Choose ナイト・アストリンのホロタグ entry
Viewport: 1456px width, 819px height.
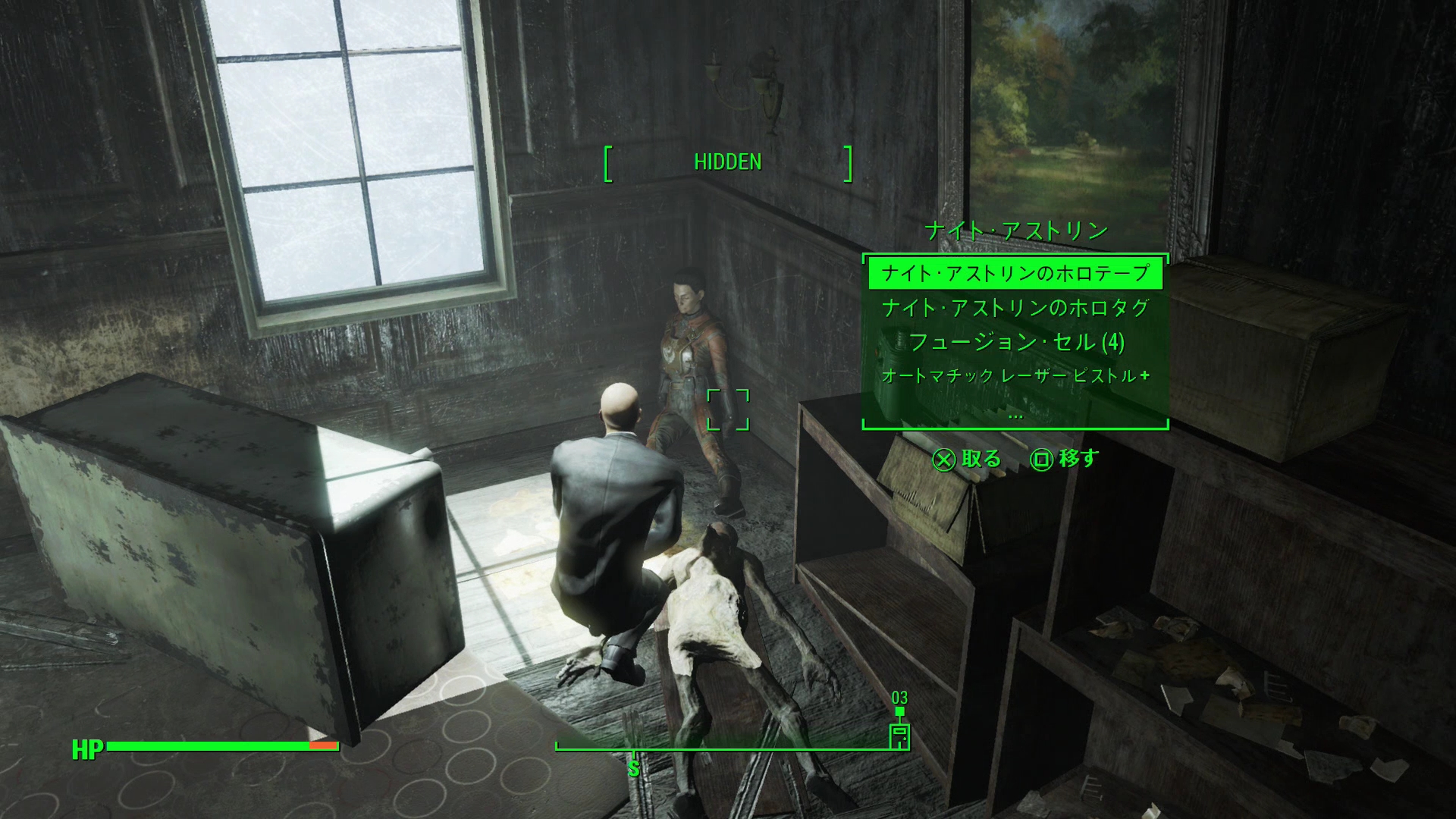click(x=1015, y=308)
